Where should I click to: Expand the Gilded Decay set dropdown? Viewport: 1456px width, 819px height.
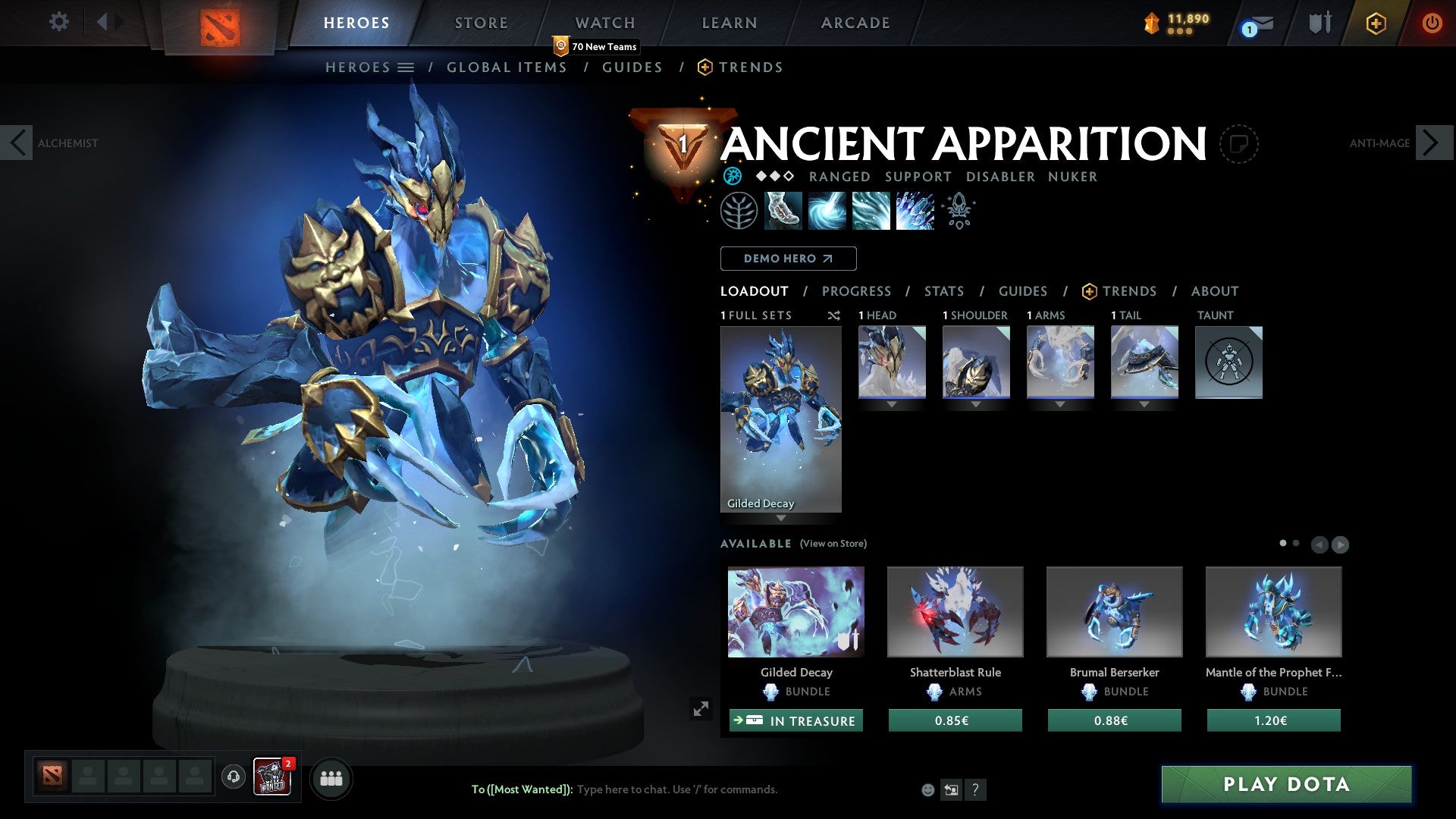780,517
